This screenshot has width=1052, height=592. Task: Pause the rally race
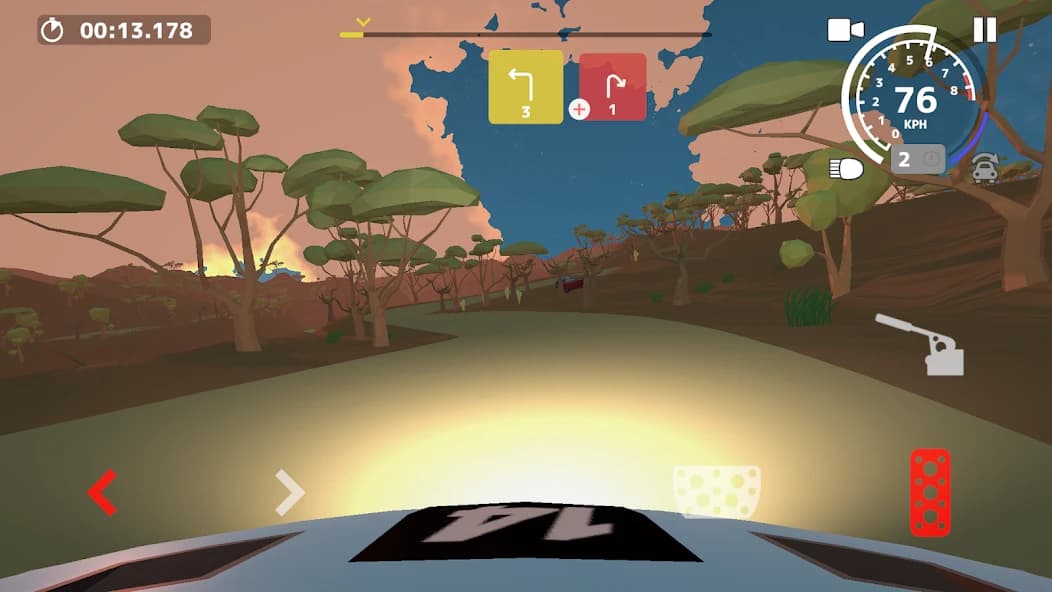[x=985, y=30]
